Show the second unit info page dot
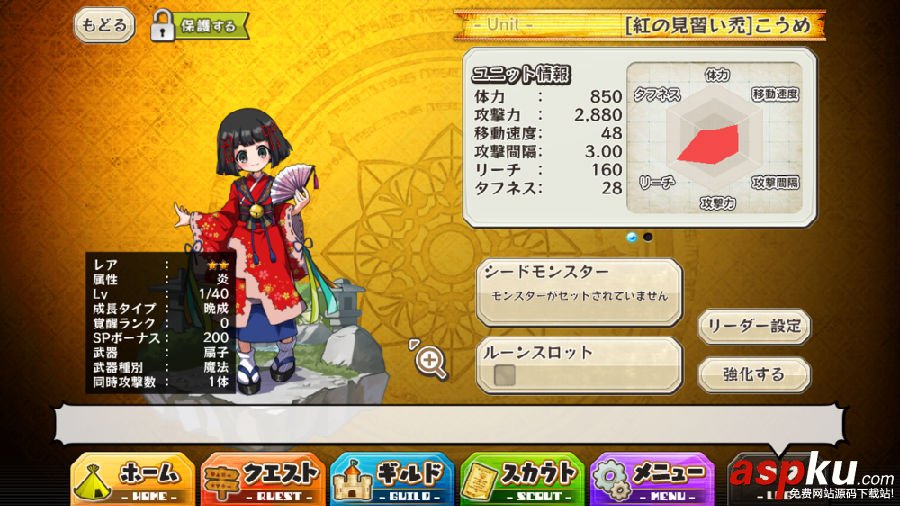The height and width of the screenshot is (506, 900). coord(648,237)
